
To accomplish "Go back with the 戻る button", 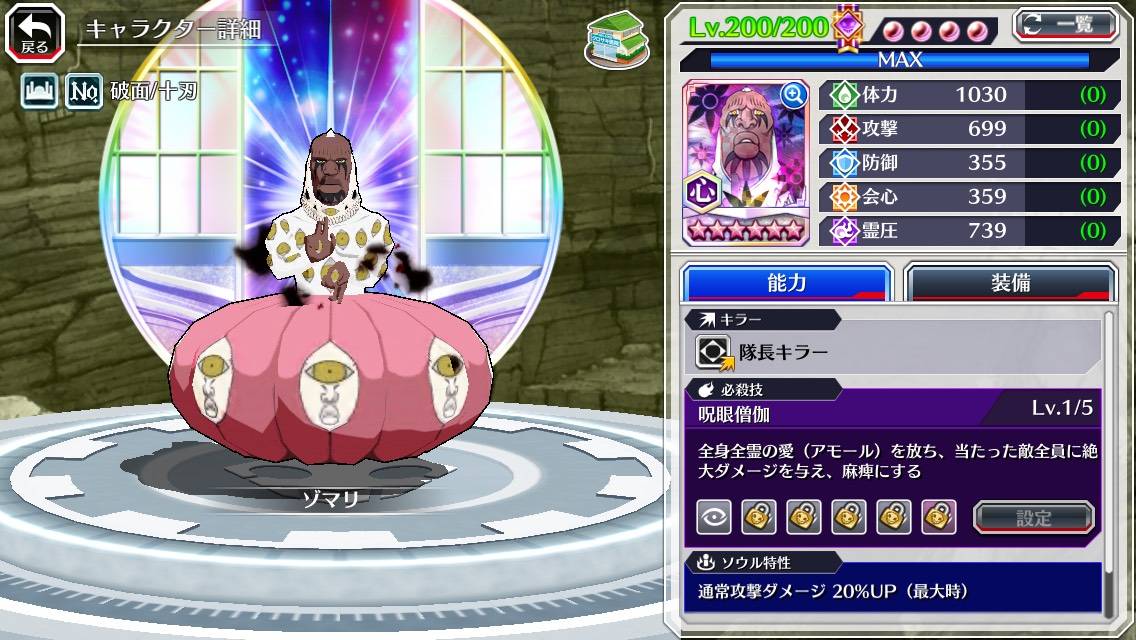I will pos(35,33).
